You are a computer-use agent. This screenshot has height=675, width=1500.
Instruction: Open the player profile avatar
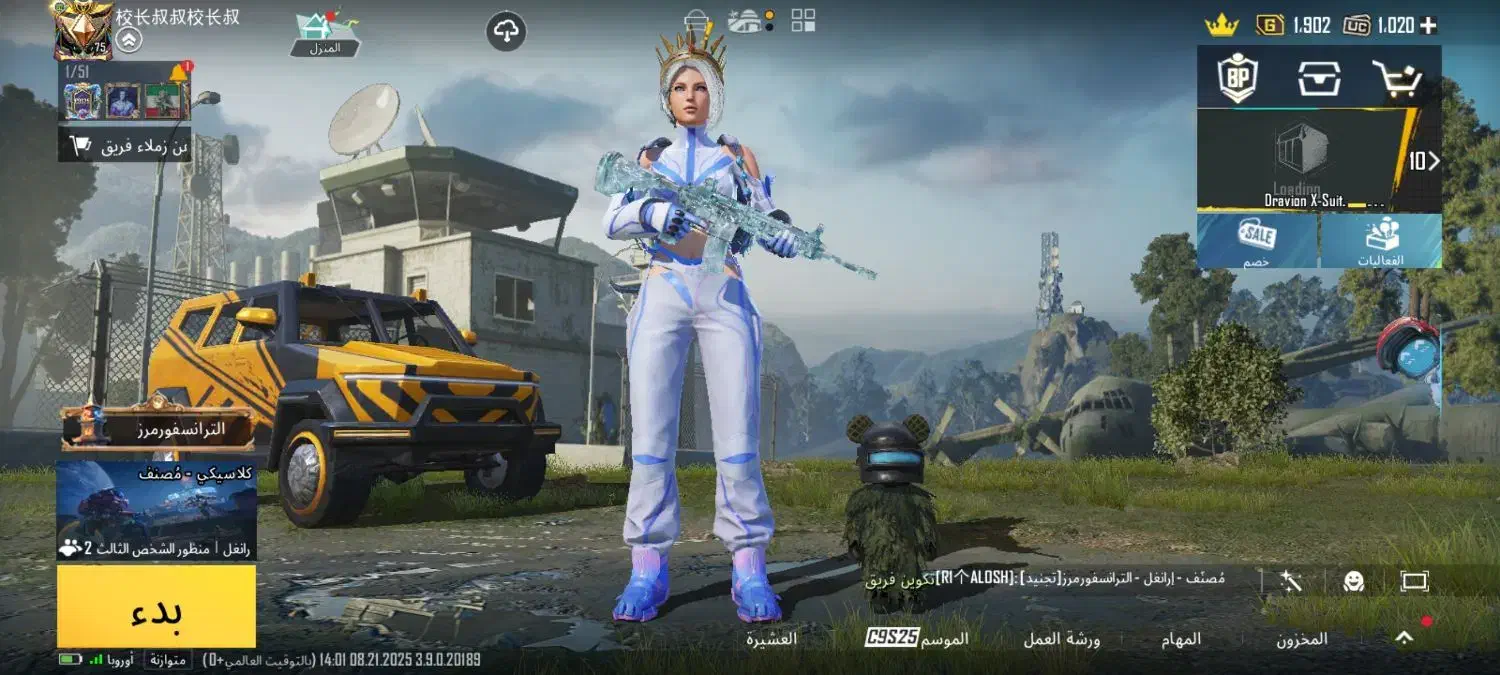(x=82, y=30)
